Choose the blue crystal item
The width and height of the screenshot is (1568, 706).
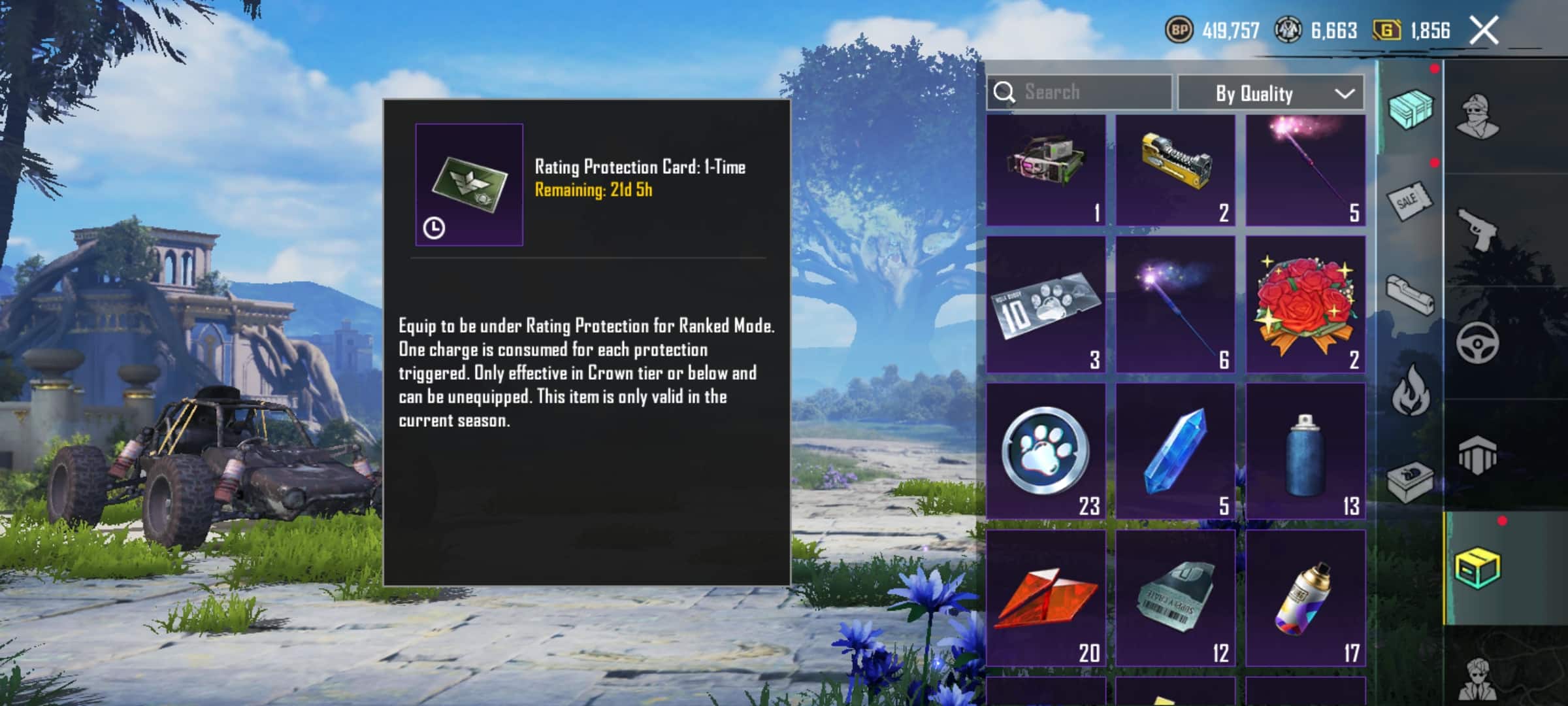pos(1175,451)
